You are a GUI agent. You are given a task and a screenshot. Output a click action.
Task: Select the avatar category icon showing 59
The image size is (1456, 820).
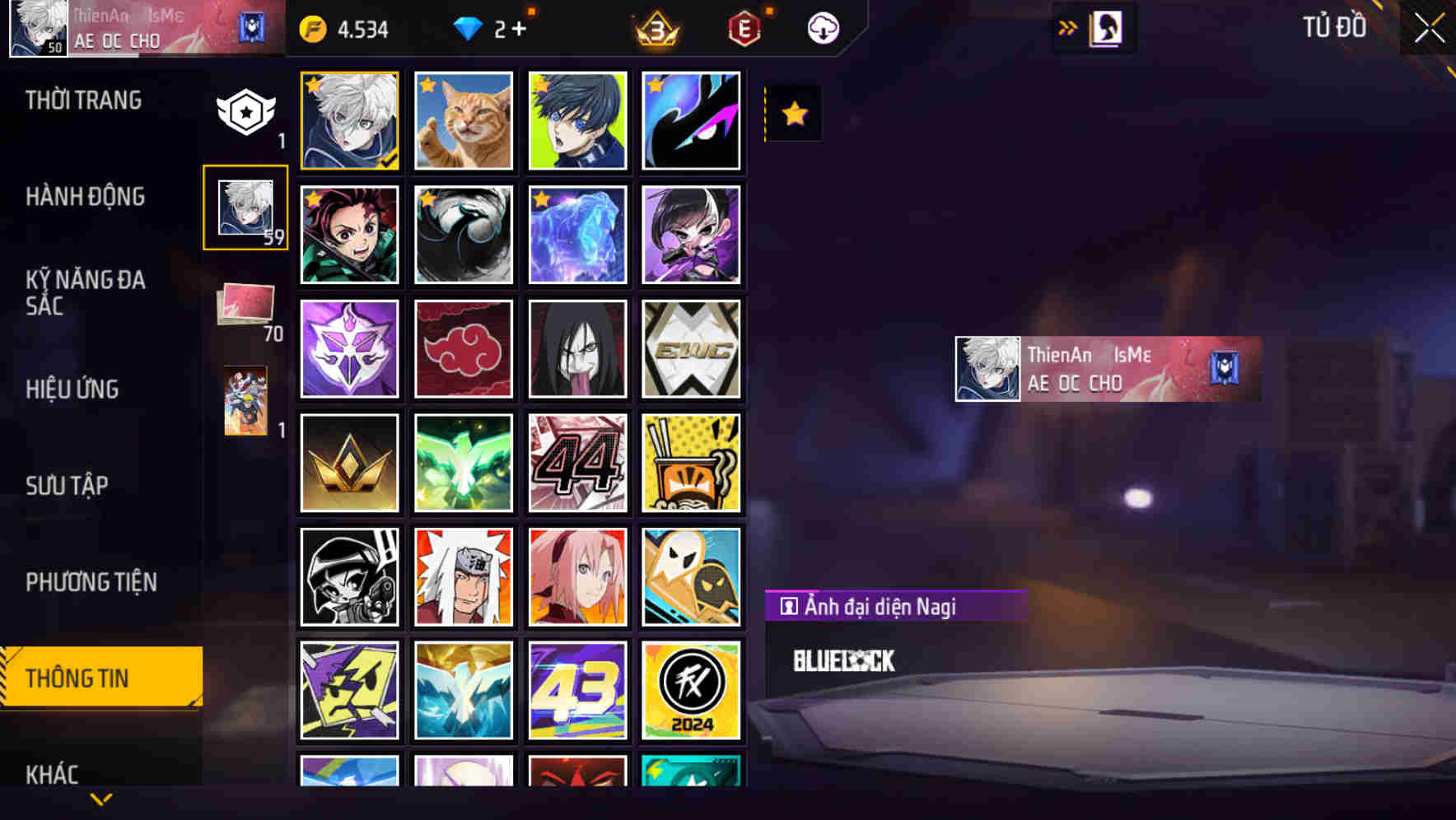click(244, 206)
